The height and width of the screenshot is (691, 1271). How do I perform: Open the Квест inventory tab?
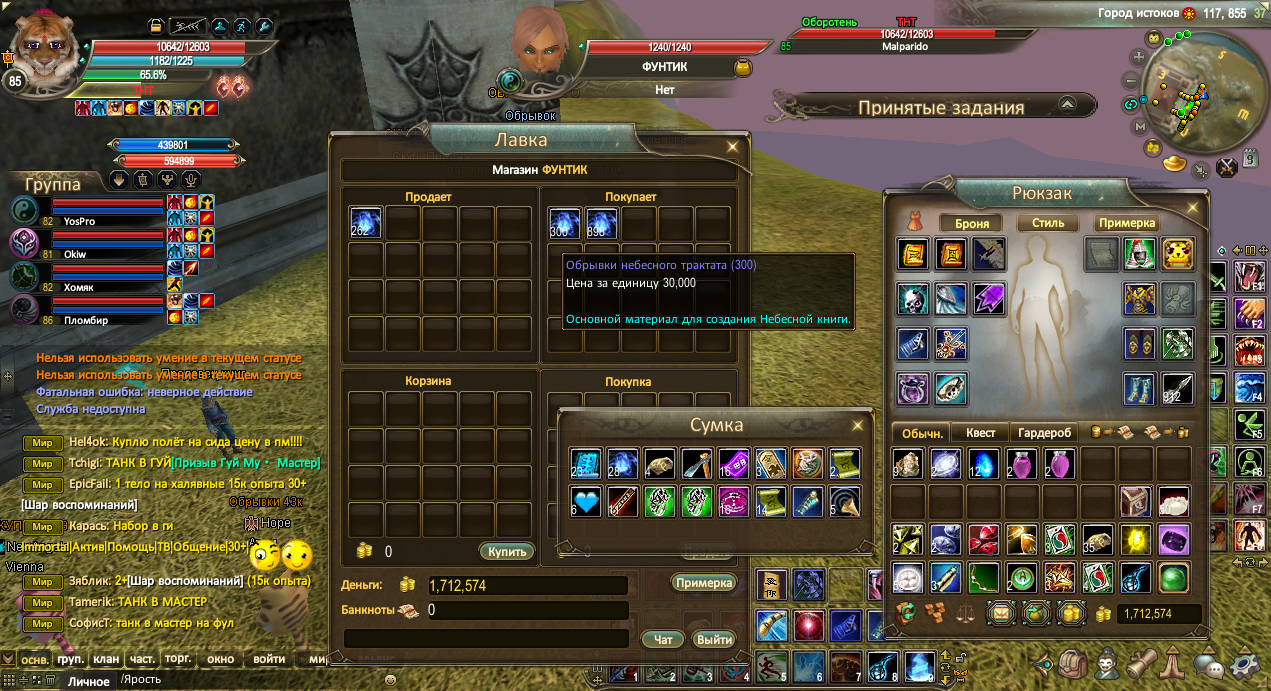tap(979, 433)
